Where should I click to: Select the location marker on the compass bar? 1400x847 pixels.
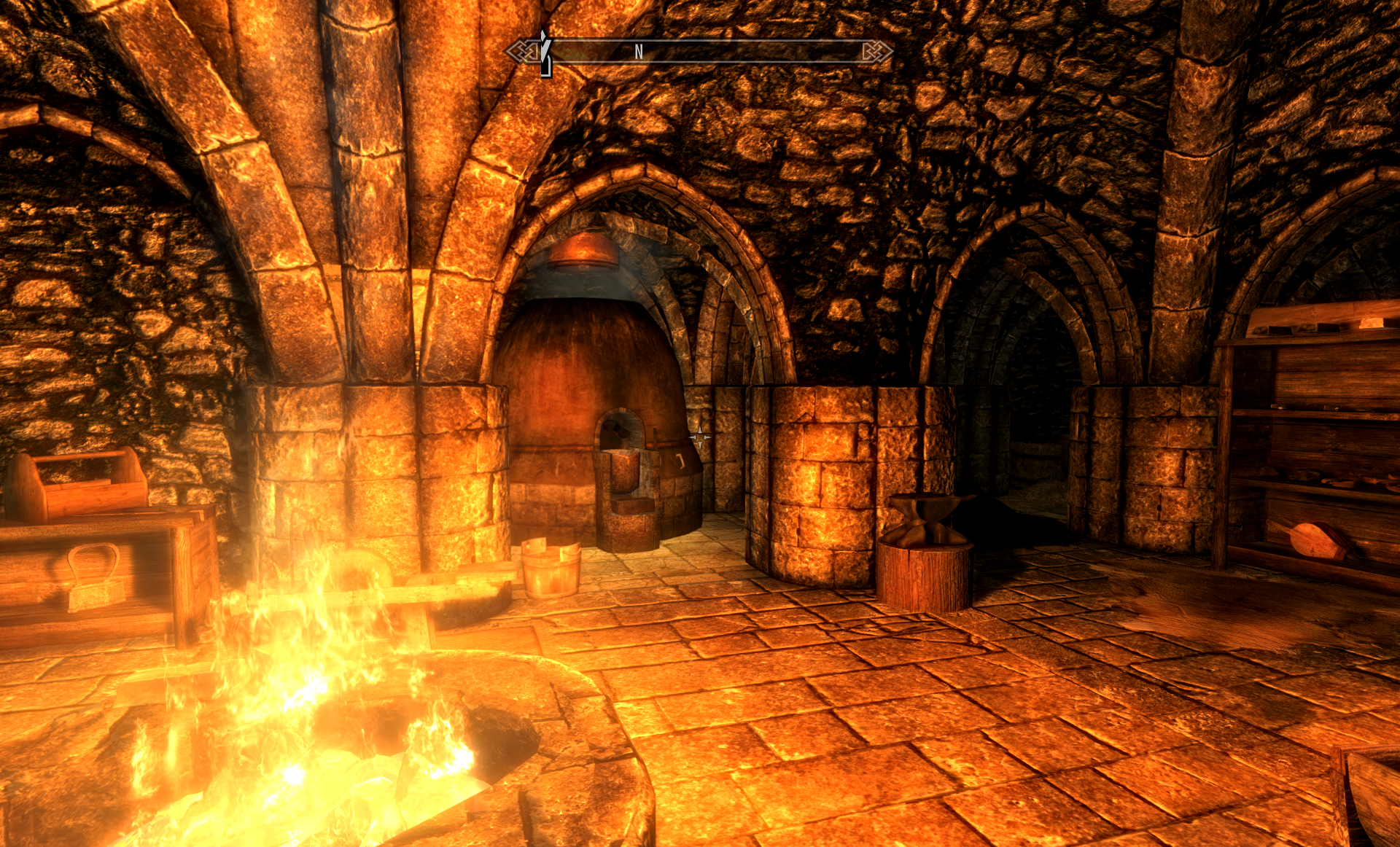coord(545,54)
